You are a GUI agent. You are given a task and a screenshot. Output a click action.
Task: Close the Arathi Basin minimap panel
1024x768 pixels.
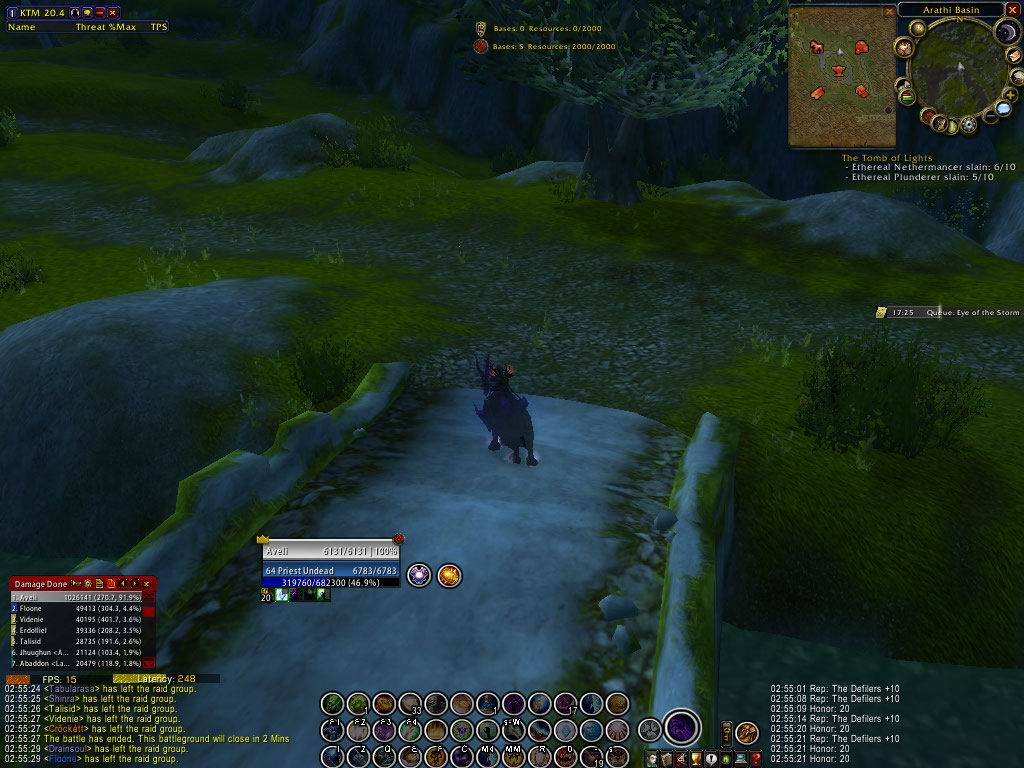(x=1013, y=10)
